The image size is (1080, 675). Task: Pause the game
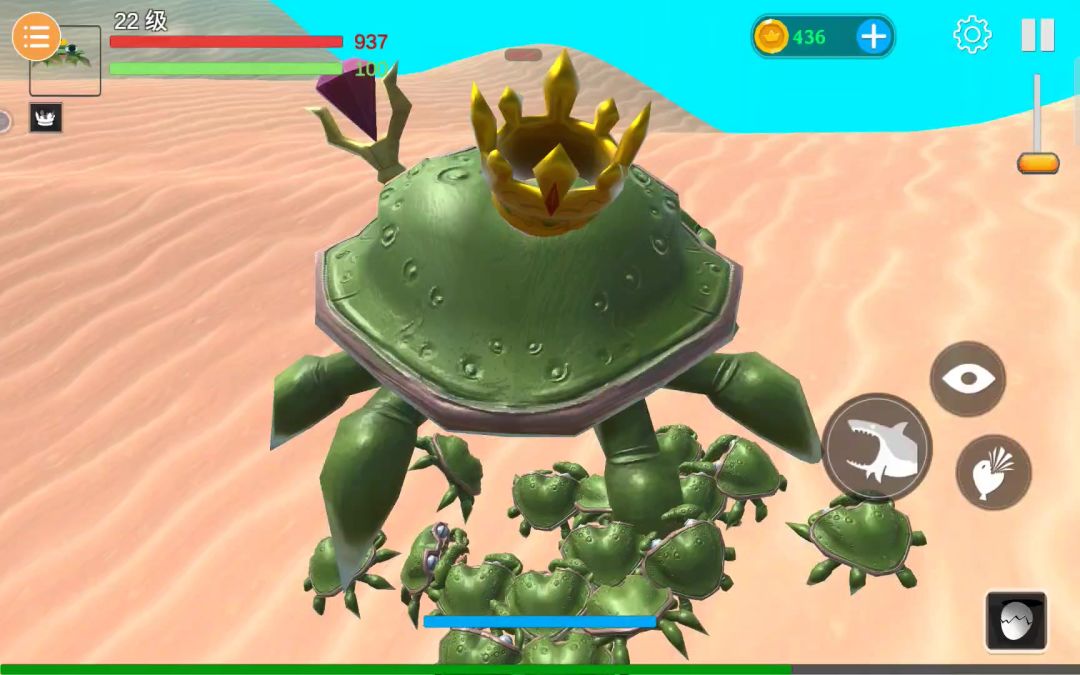point(1037,35)
